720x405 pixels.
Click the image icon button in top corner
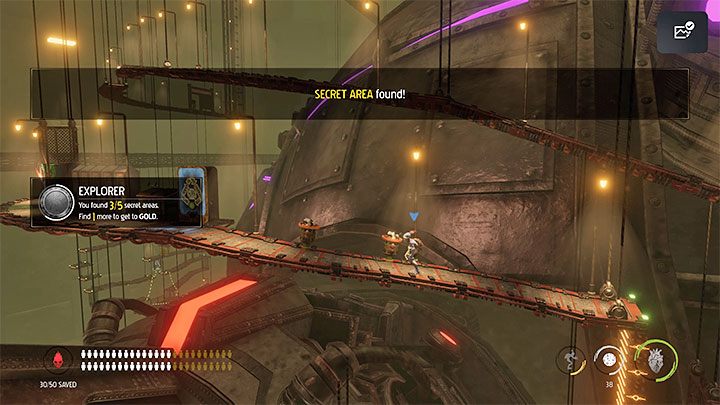coord(687,31)
